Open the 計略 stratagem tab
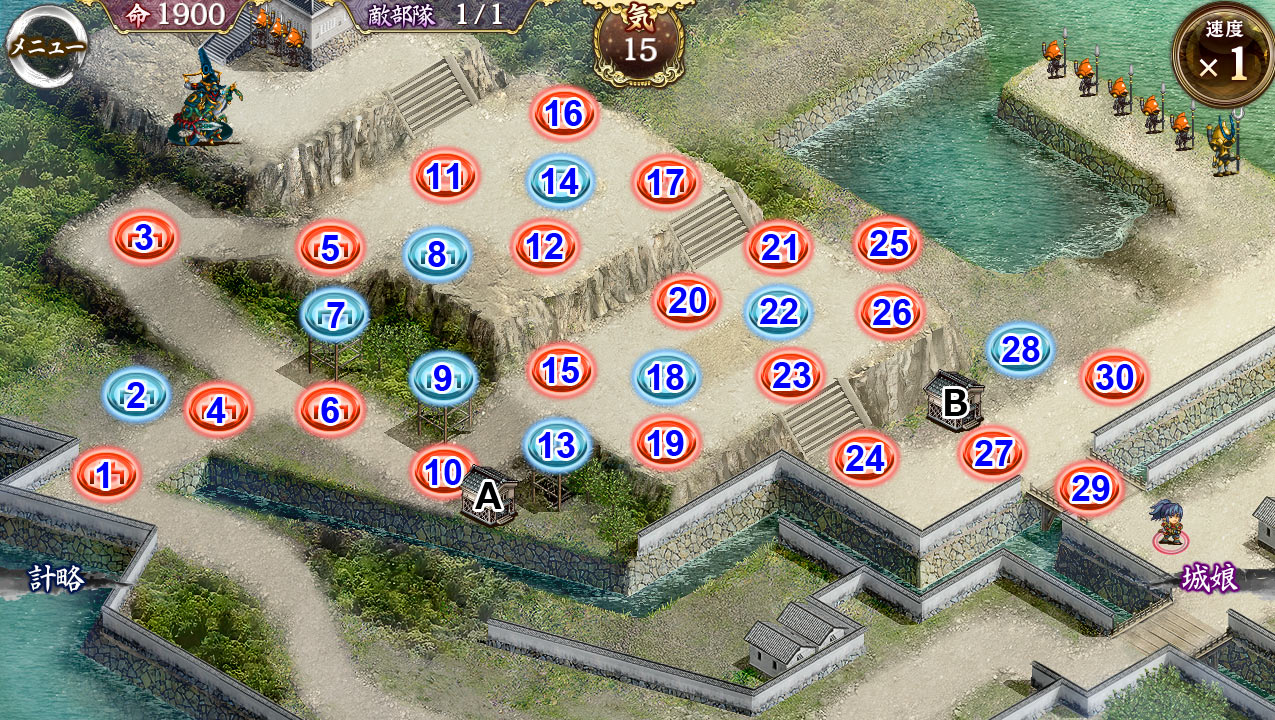 pos(56,578)
